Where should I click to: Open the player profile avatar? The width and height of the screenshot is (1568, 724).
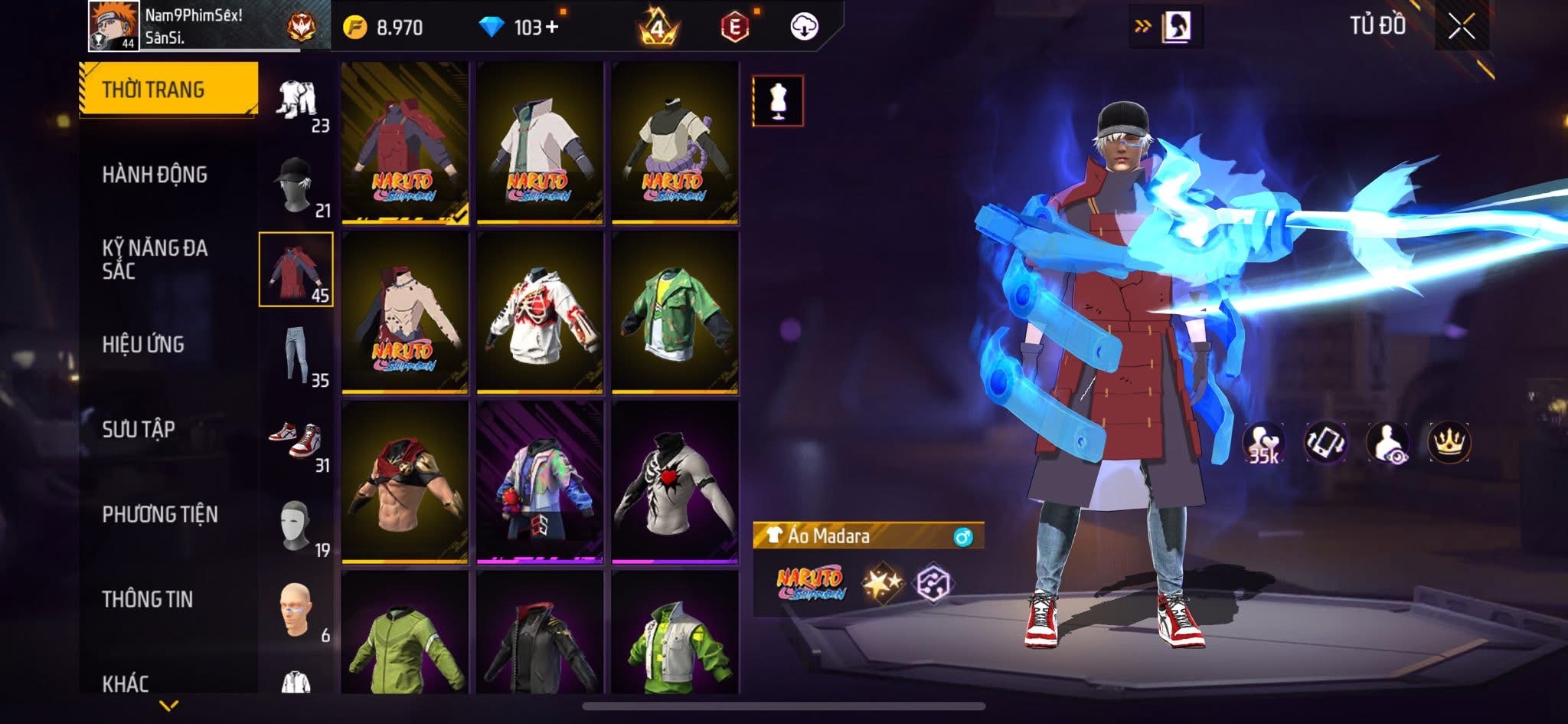point(113,26)
